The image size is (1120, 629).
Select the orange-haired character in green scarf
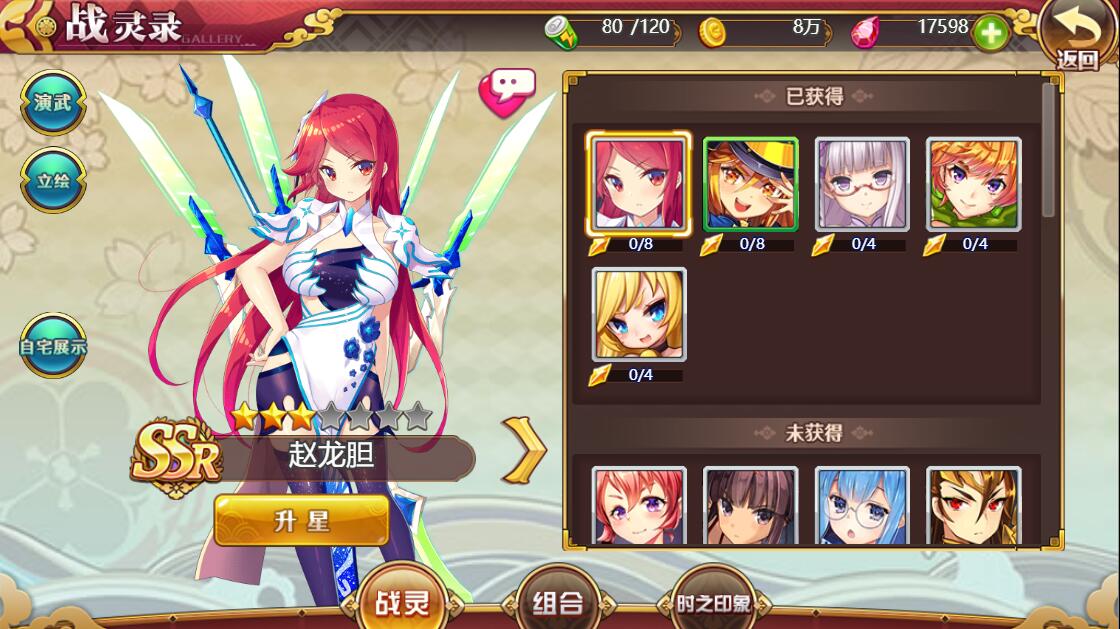973,184
